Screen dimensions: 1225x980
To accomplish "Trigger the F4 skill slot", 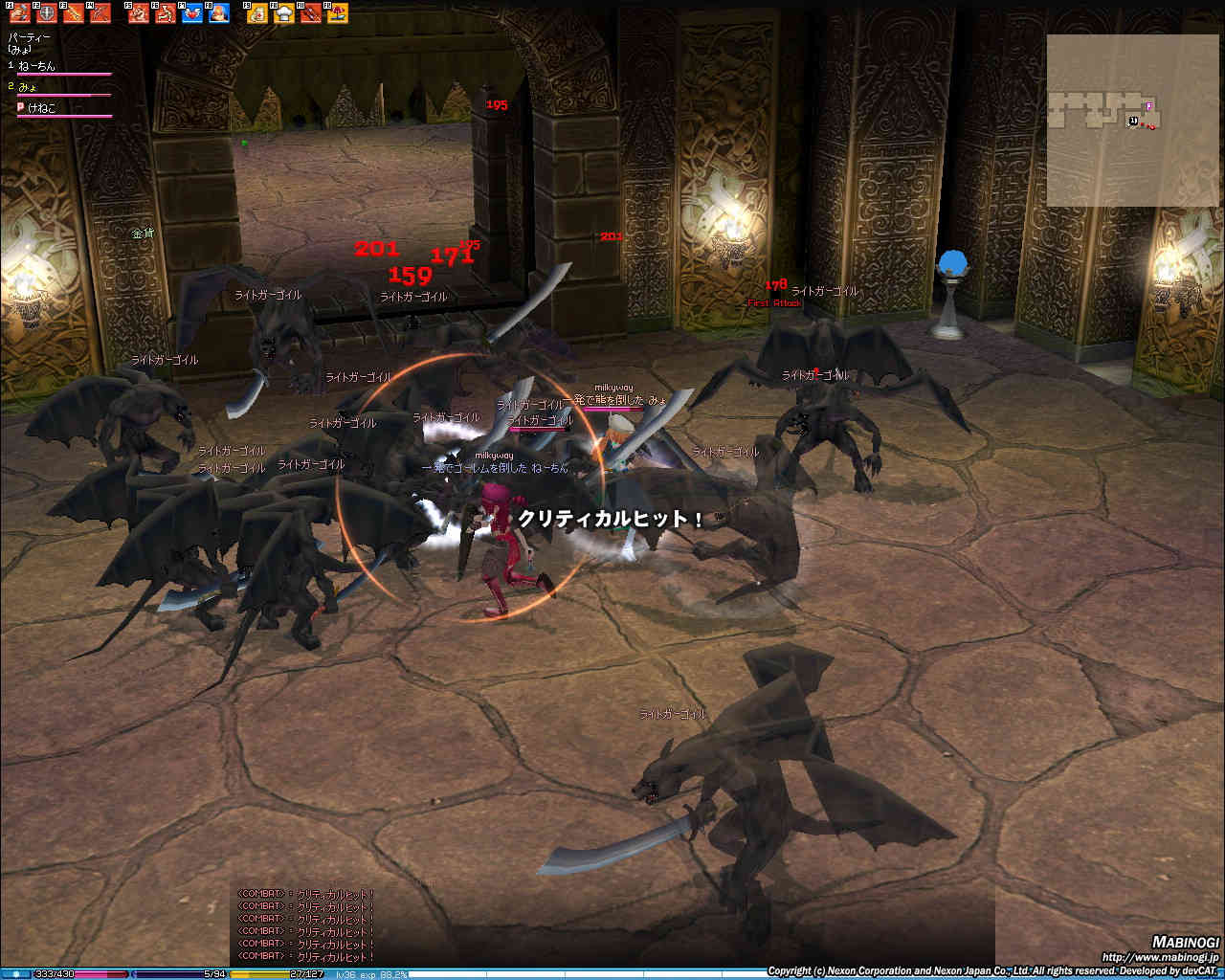I will point(100,13).
